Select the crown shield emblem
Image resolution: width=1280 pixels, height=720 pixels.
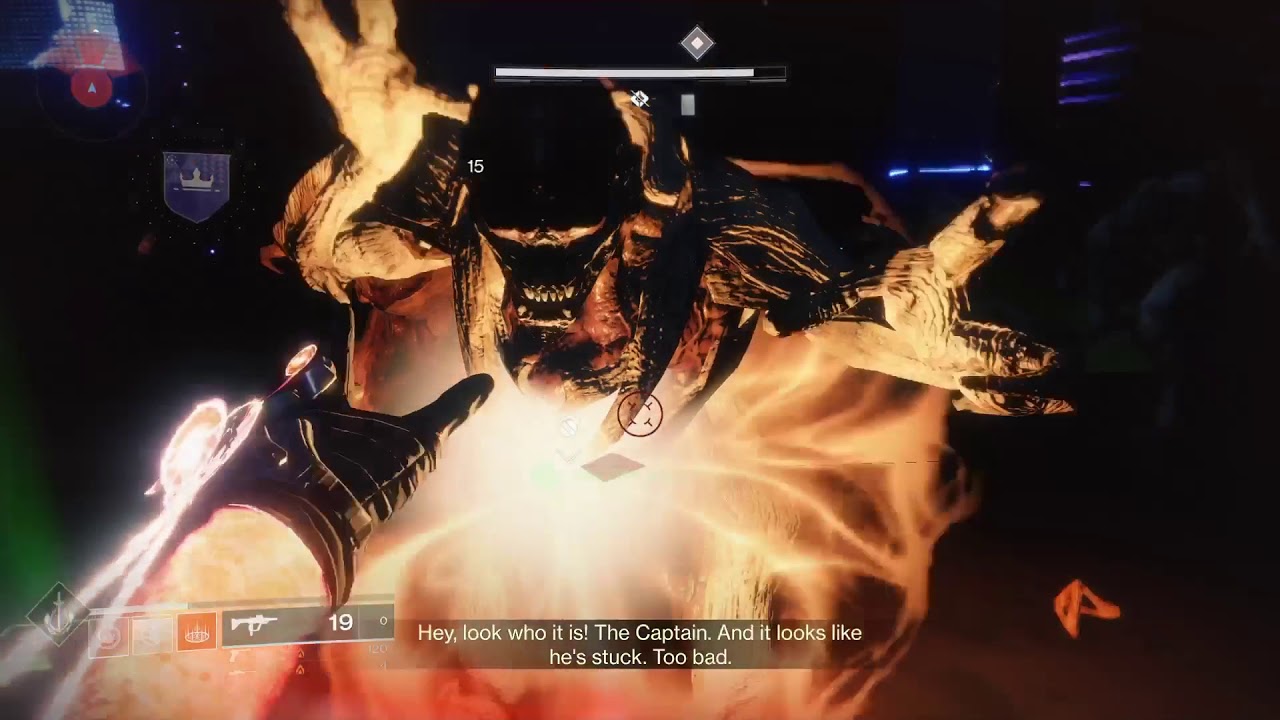(x=196, y=185)
